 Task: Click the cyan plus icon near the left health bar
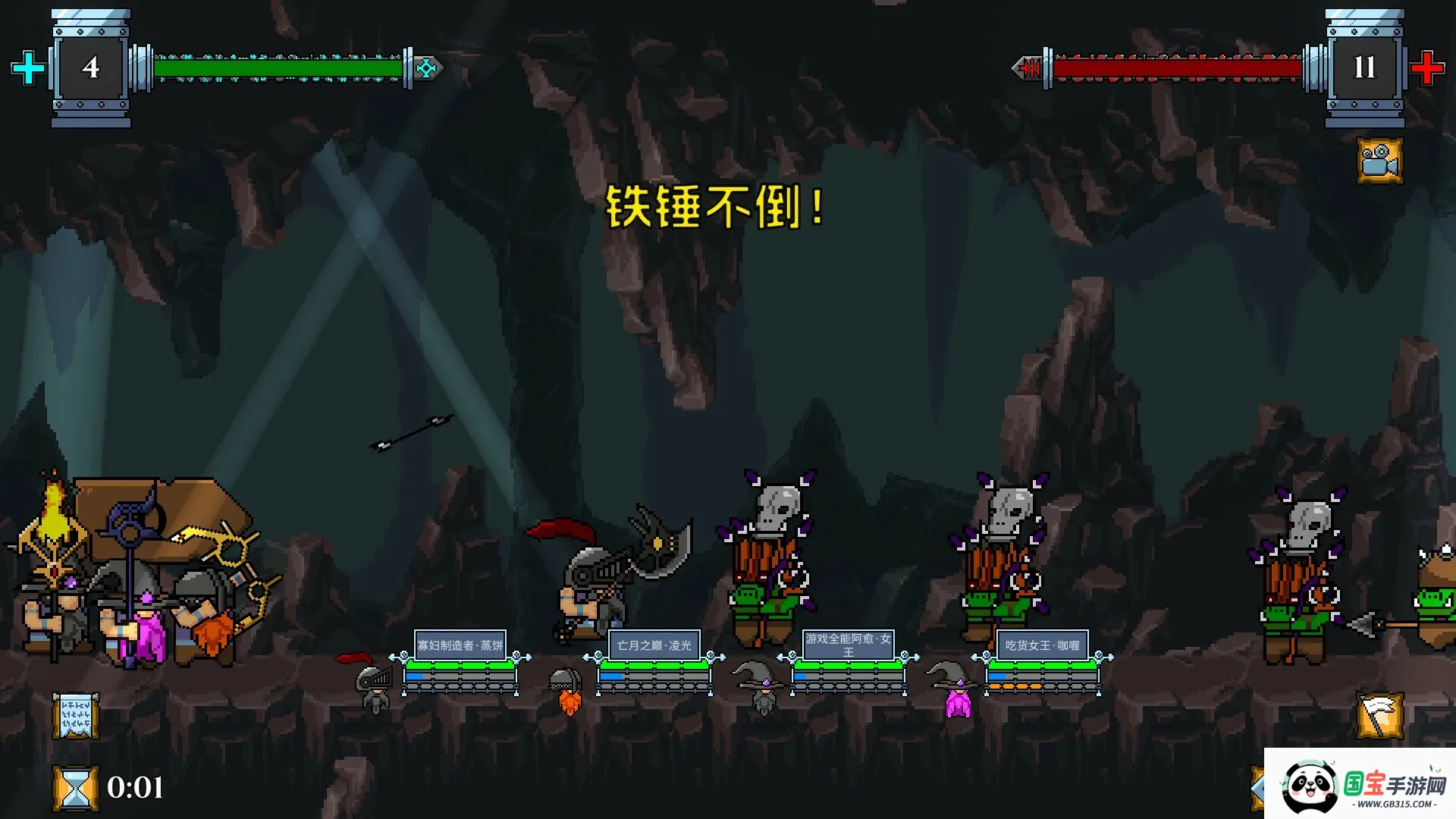pos(27,67)
